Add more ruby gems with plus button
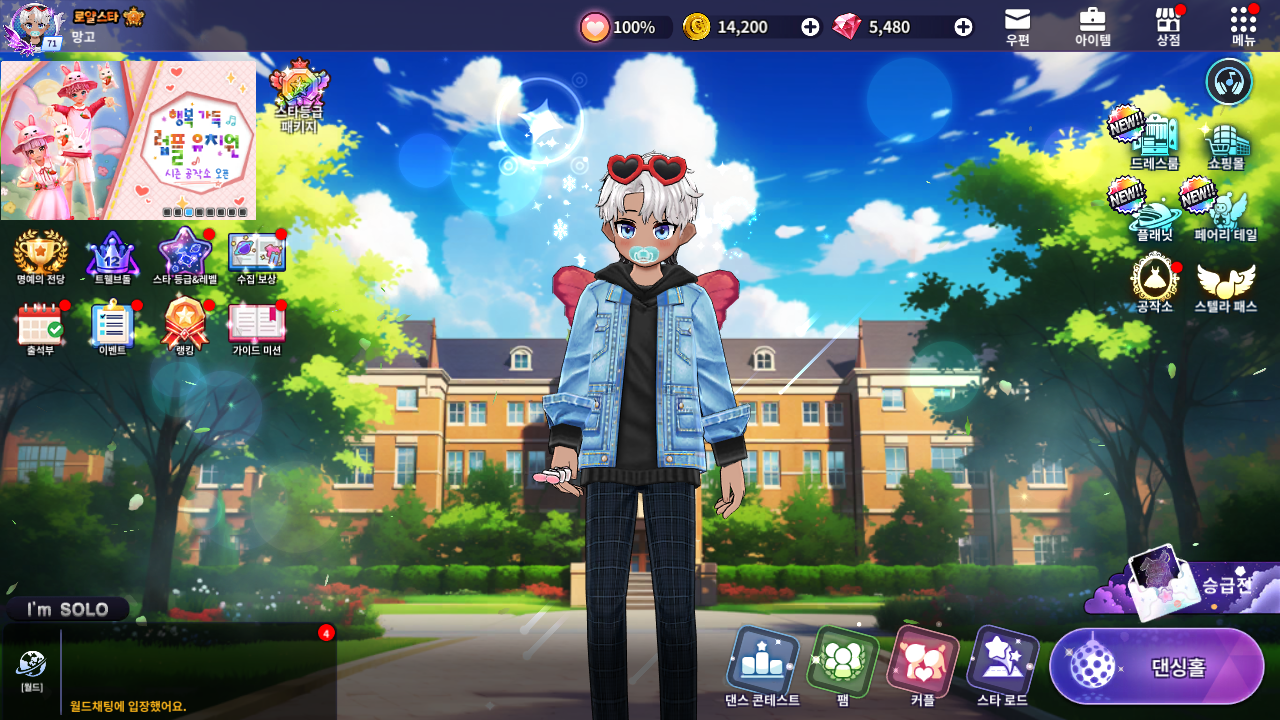Viewport: 1280px width, 720px height. pyautogui.click(x=963, y=27)
